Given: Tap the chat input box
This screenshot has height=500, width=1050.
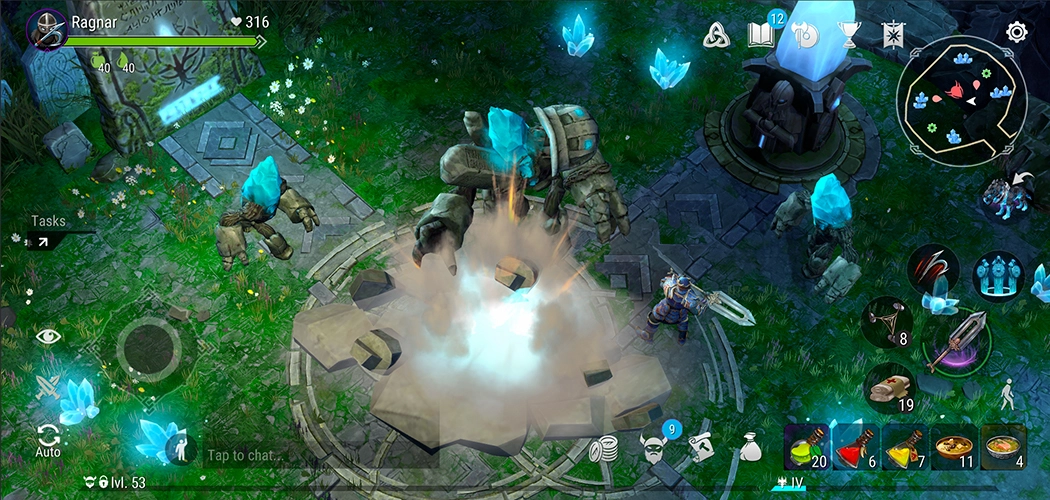Looking at the screenshot, I should 300,455.
